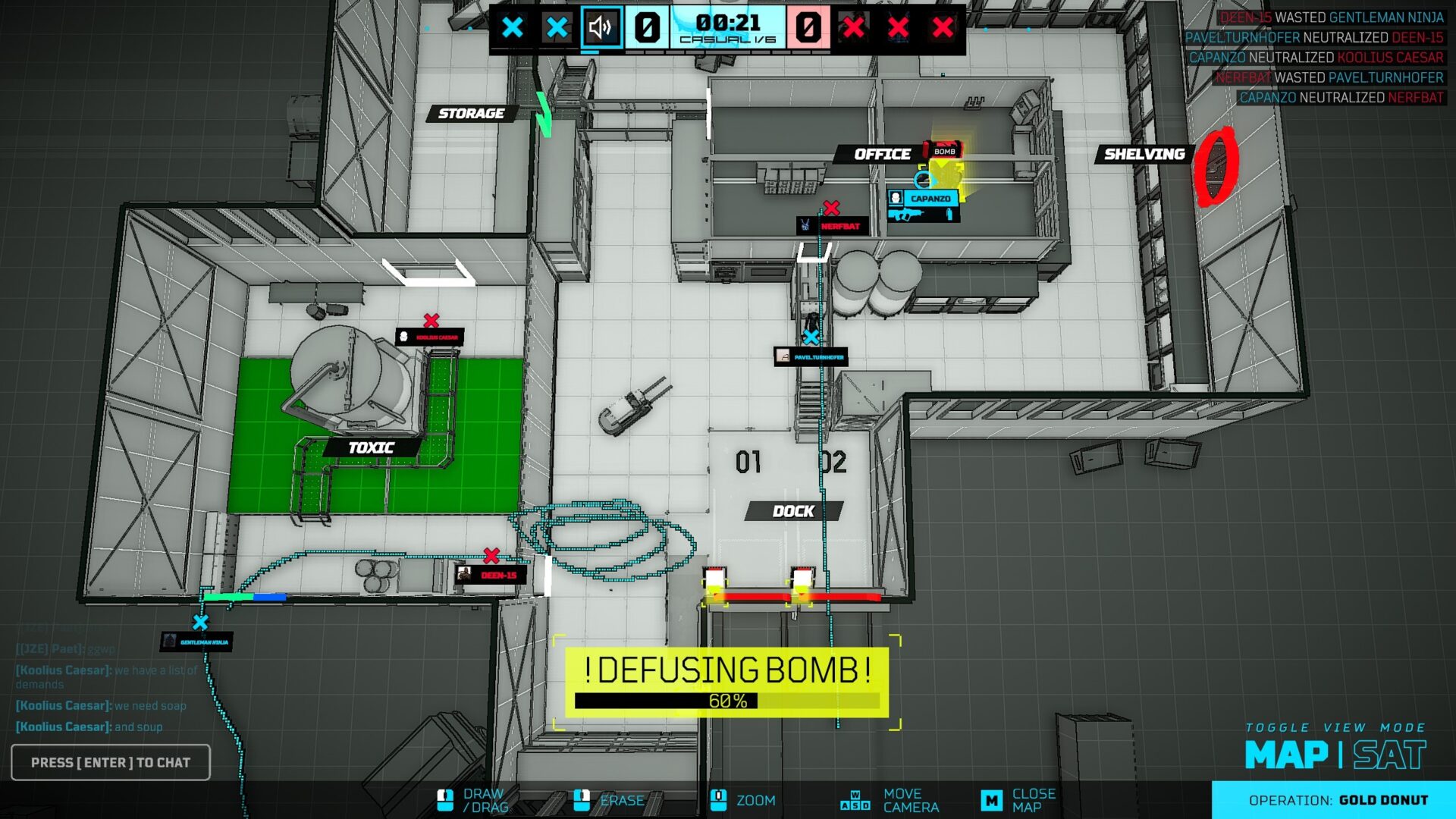Select KOOLIUS CAESAR's player tag
Viewport: 1456px width, 819px height.
coord(429,337)
